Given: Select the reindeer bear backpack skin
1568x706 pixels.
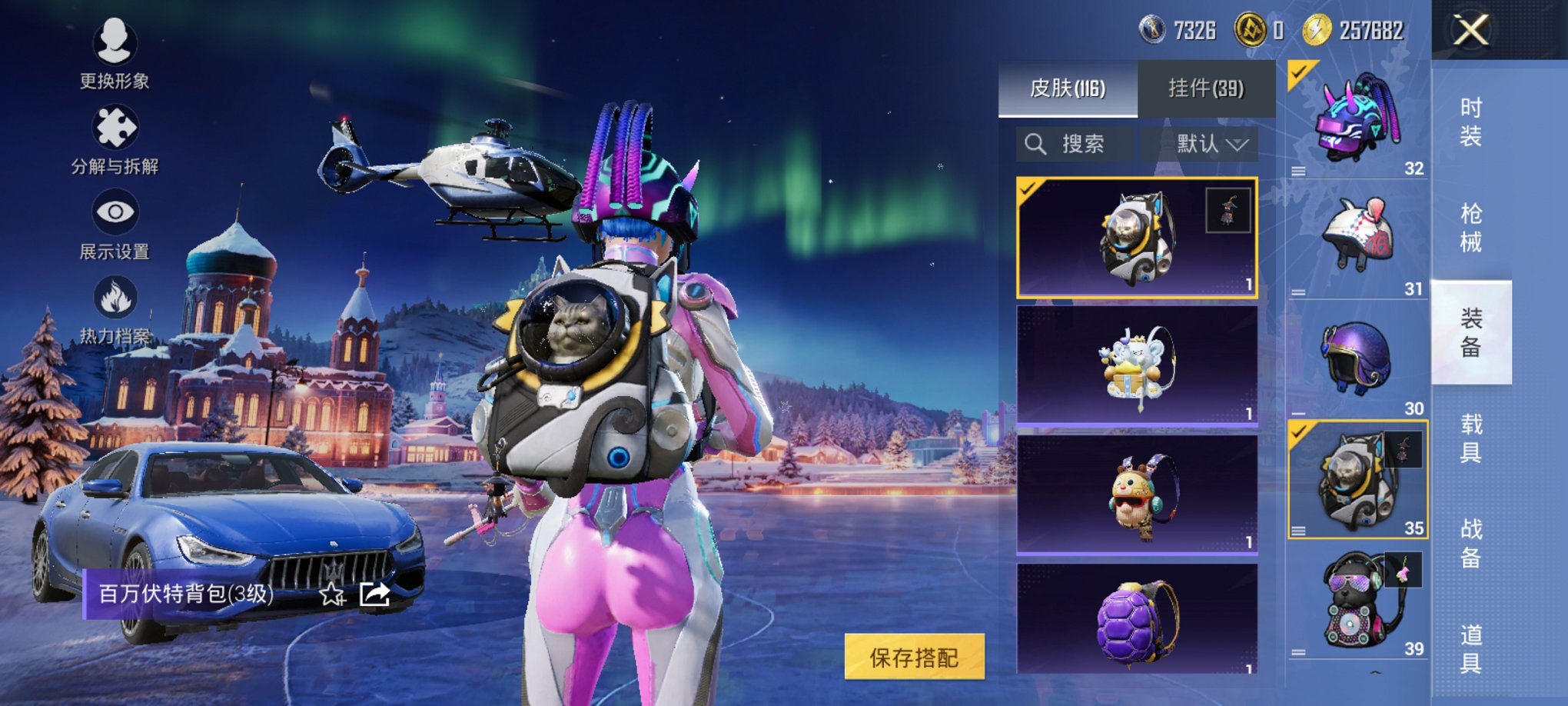Looking at the screenshot, I should [1137, 495].
